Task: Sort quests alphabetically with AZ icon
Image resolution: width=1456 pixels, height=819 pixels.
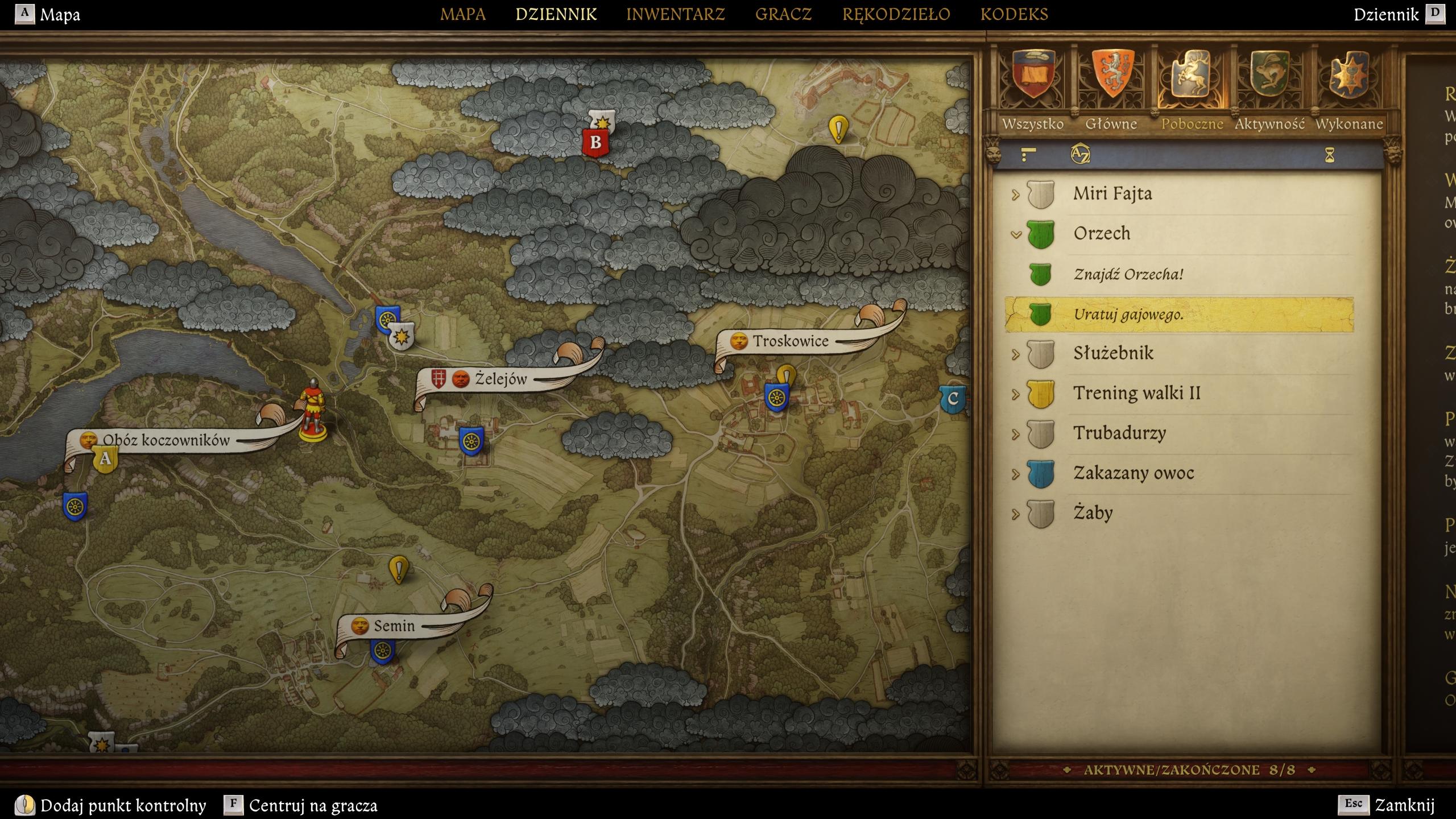Action: click(1079, 155)
